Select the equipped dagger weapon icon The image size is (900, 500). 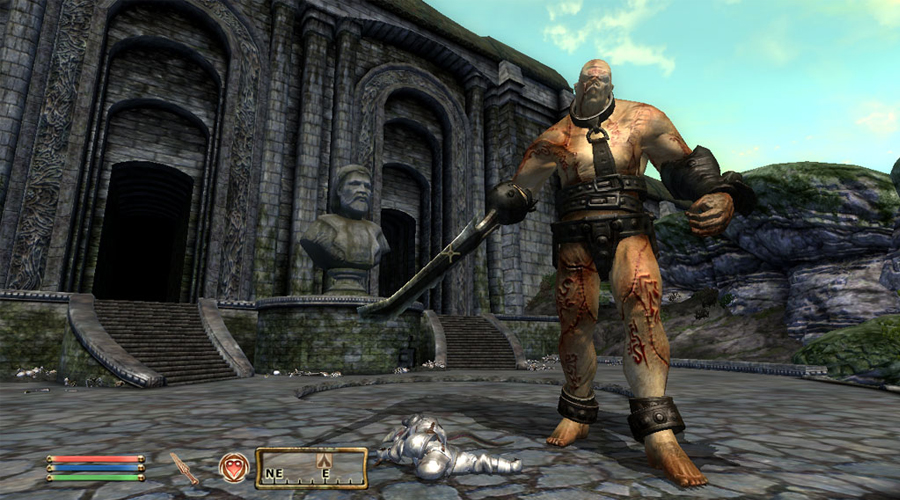(x=184, y=467)
